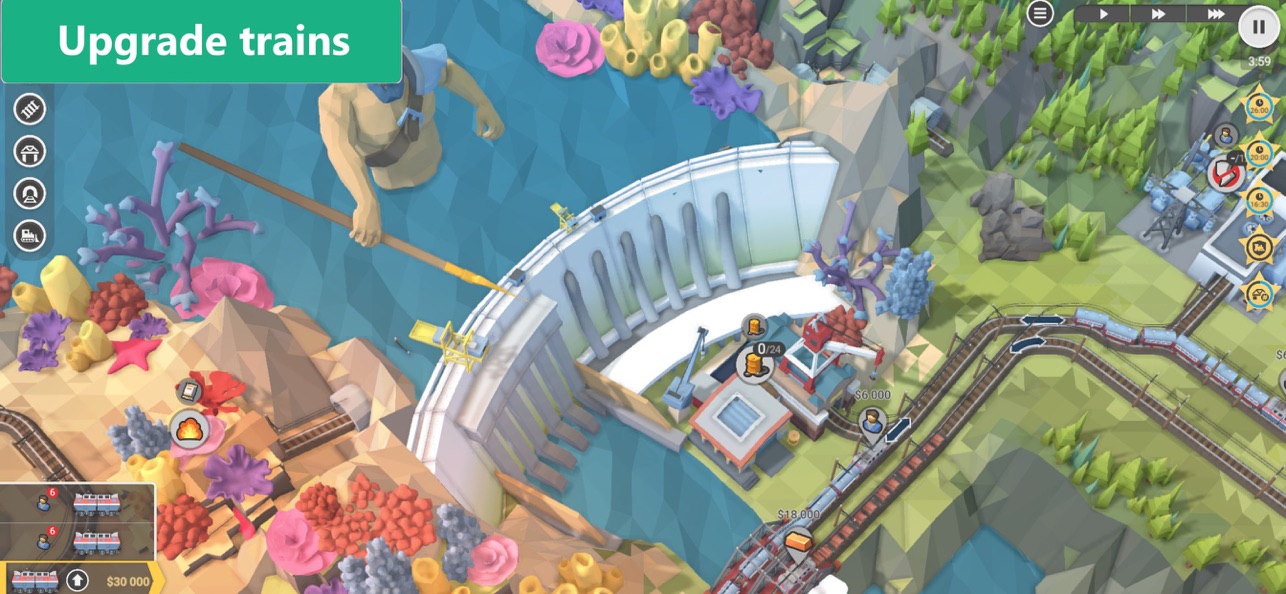1286x594 pixels.
Task: Click the gold barrel 0/24 station marker
Action: (x=755, y=364)
